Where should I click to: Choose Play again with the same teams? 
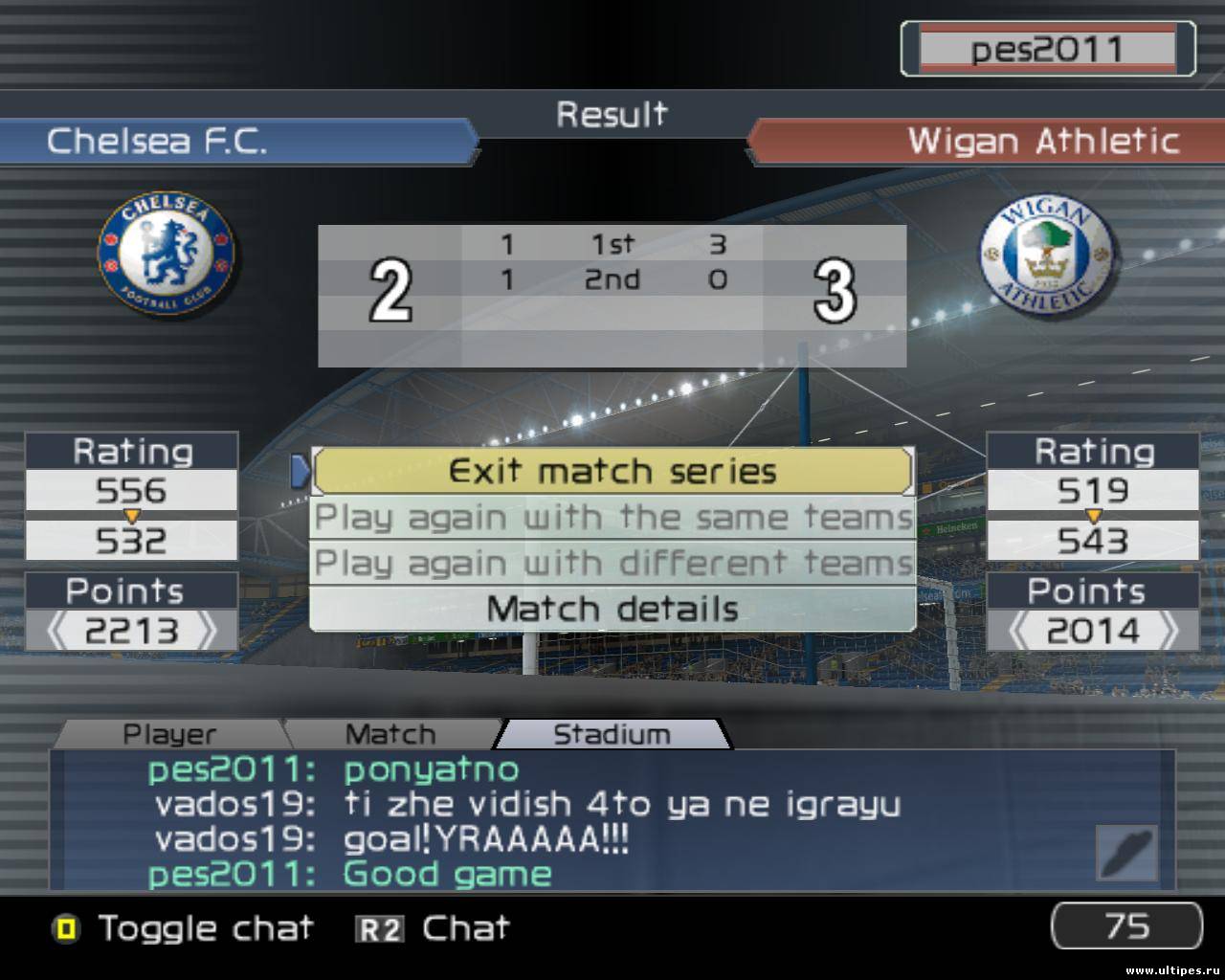(612, 518)
